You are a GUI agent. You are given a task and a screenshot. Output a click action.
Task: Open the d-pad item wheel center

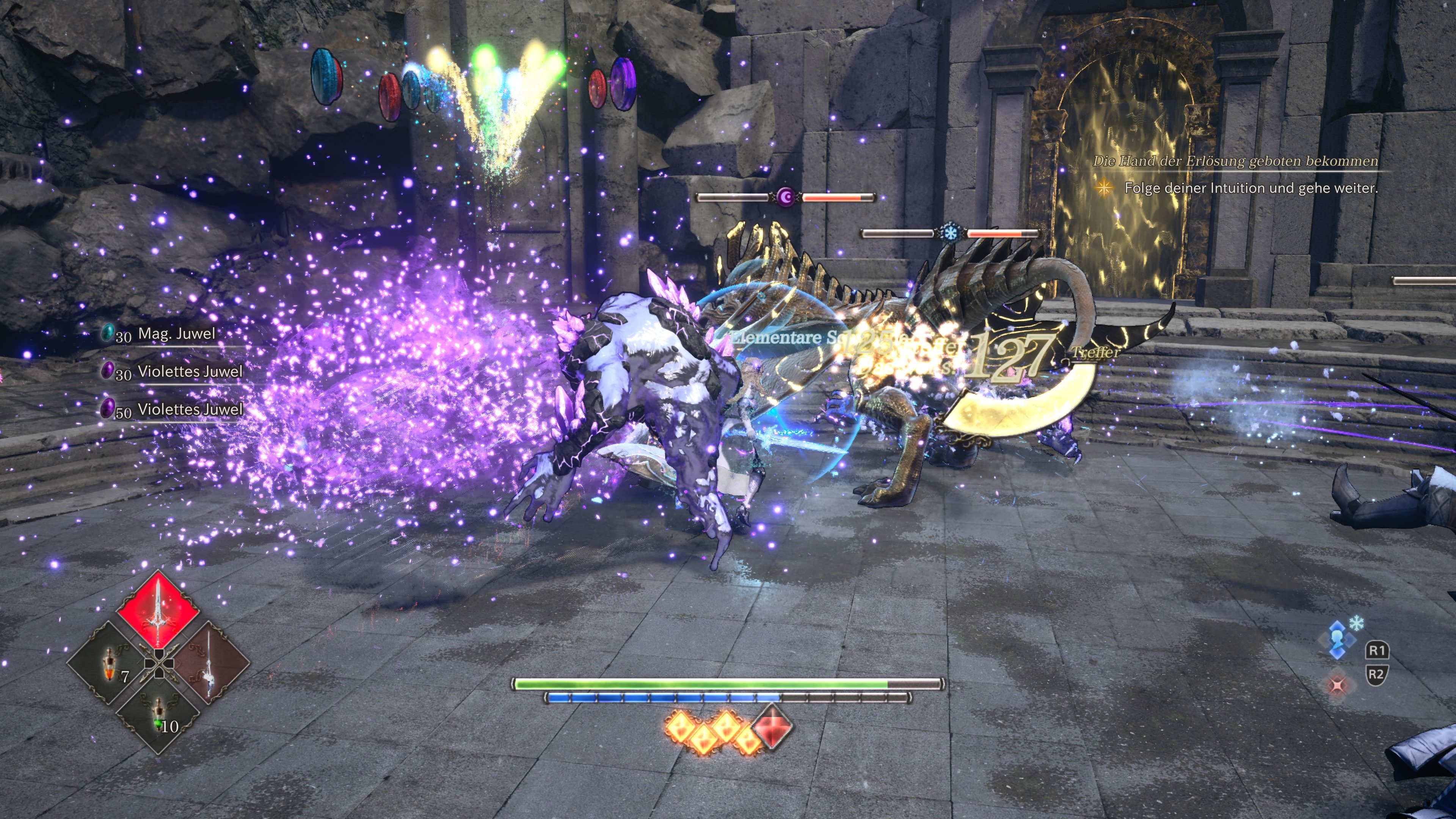[x=159, y=664]
